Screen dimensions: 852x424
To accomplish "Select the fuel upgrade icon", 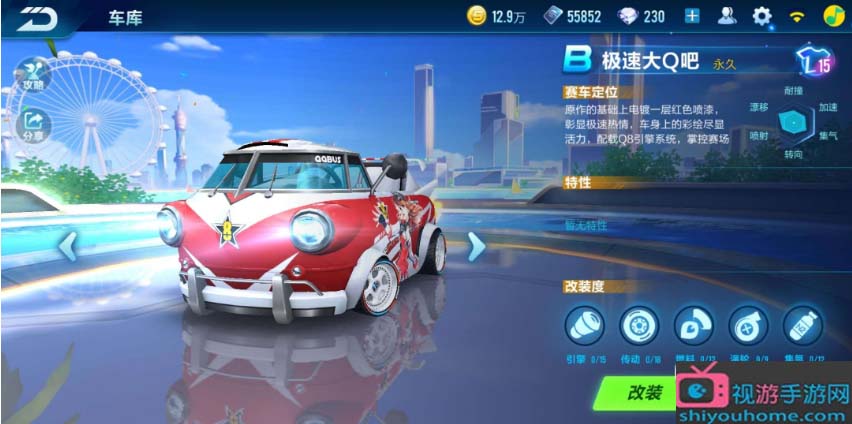I will click(692, 326).
